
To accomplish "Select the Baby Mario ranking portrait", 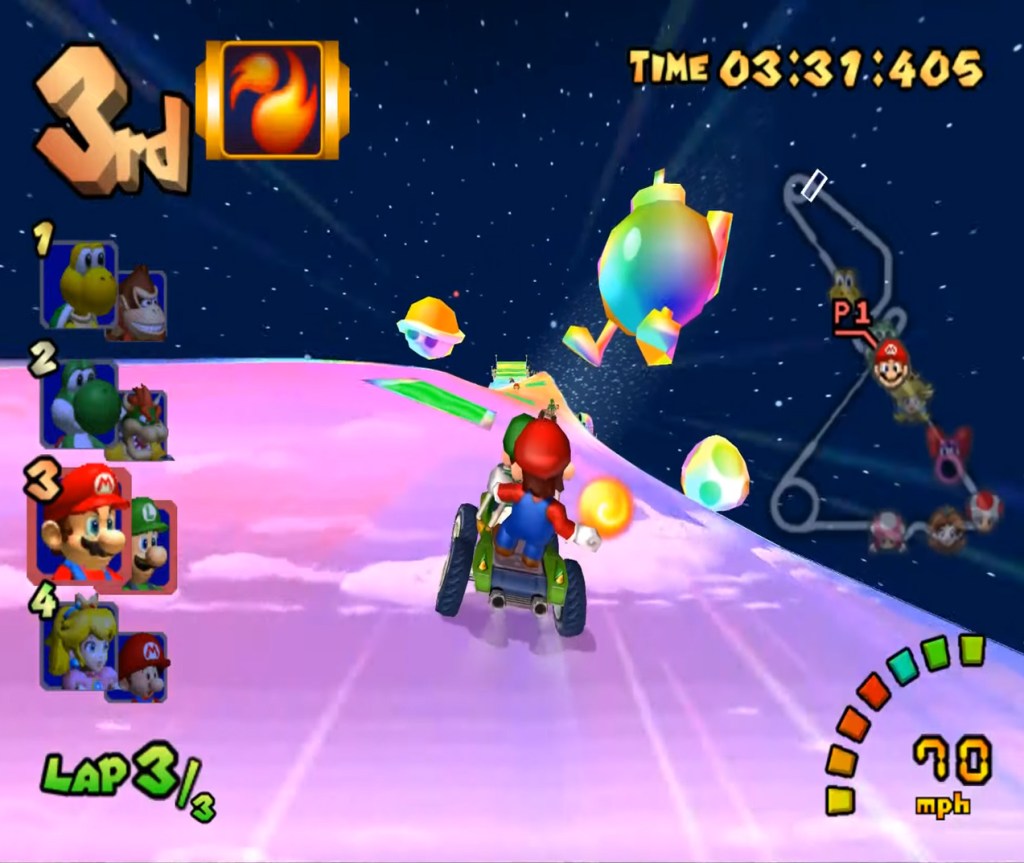I will [142, 665].
